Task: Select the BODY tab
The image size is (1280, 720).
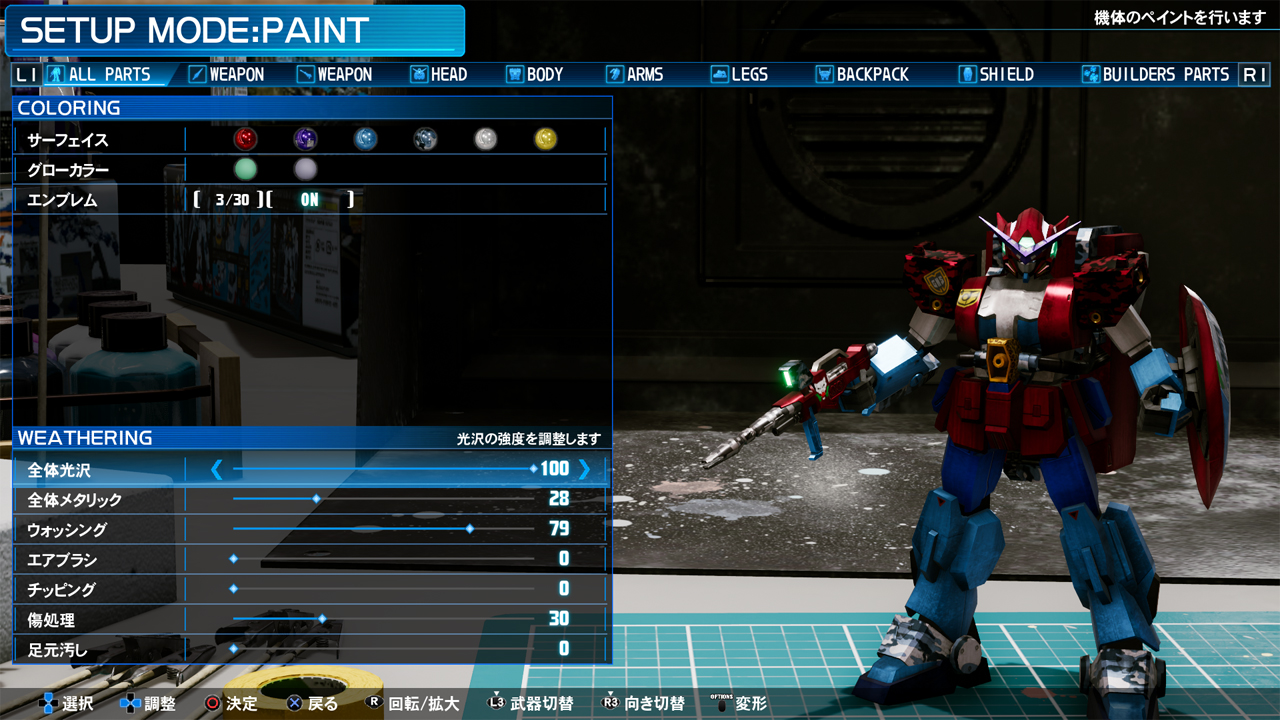Action: (535, 74)
